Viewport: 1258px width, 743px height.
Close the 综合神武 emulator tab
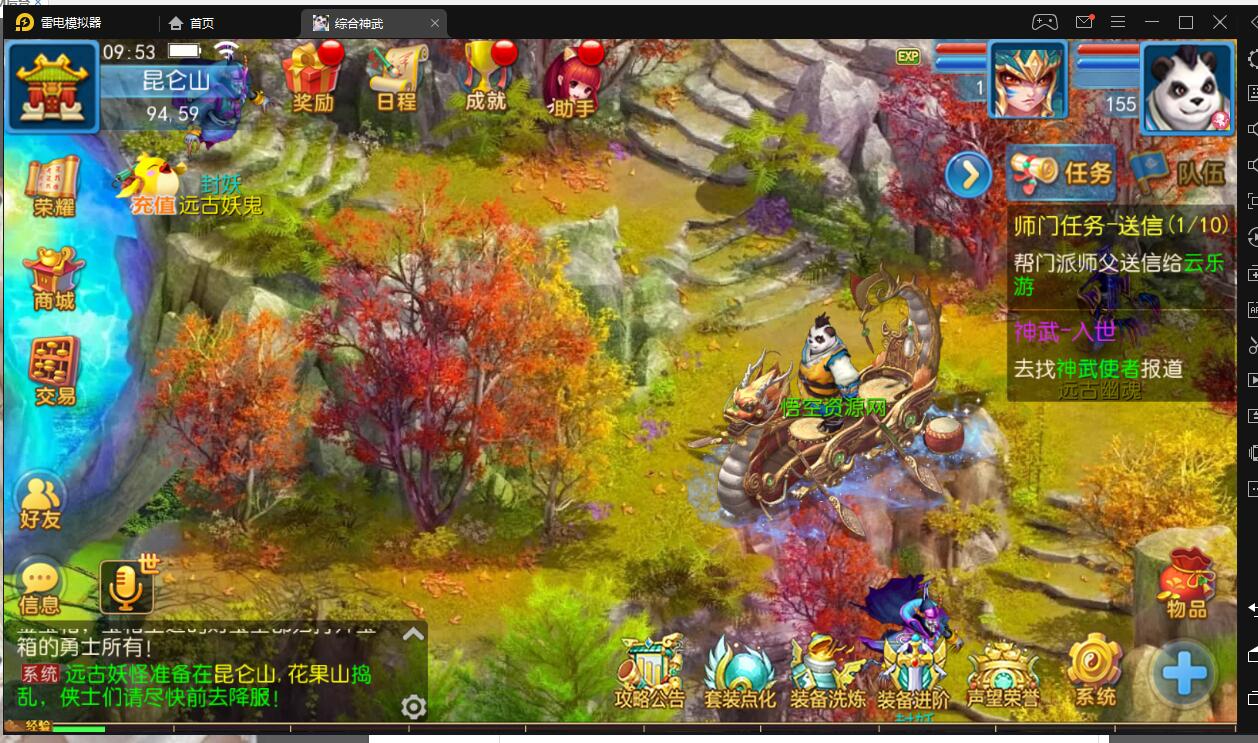[434, 23]
